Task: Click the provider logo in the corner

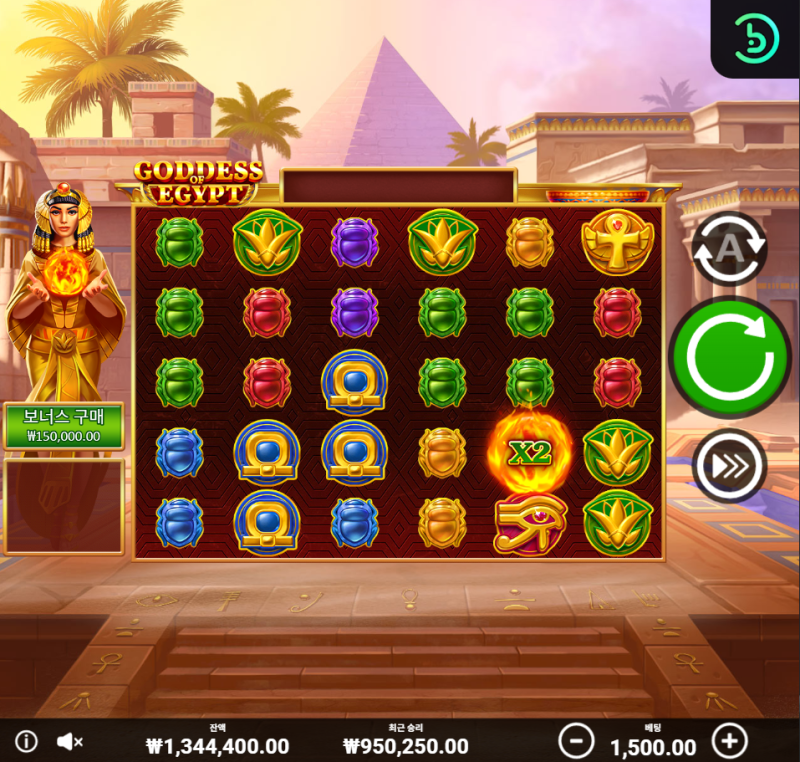Action: tap(756, 38)
